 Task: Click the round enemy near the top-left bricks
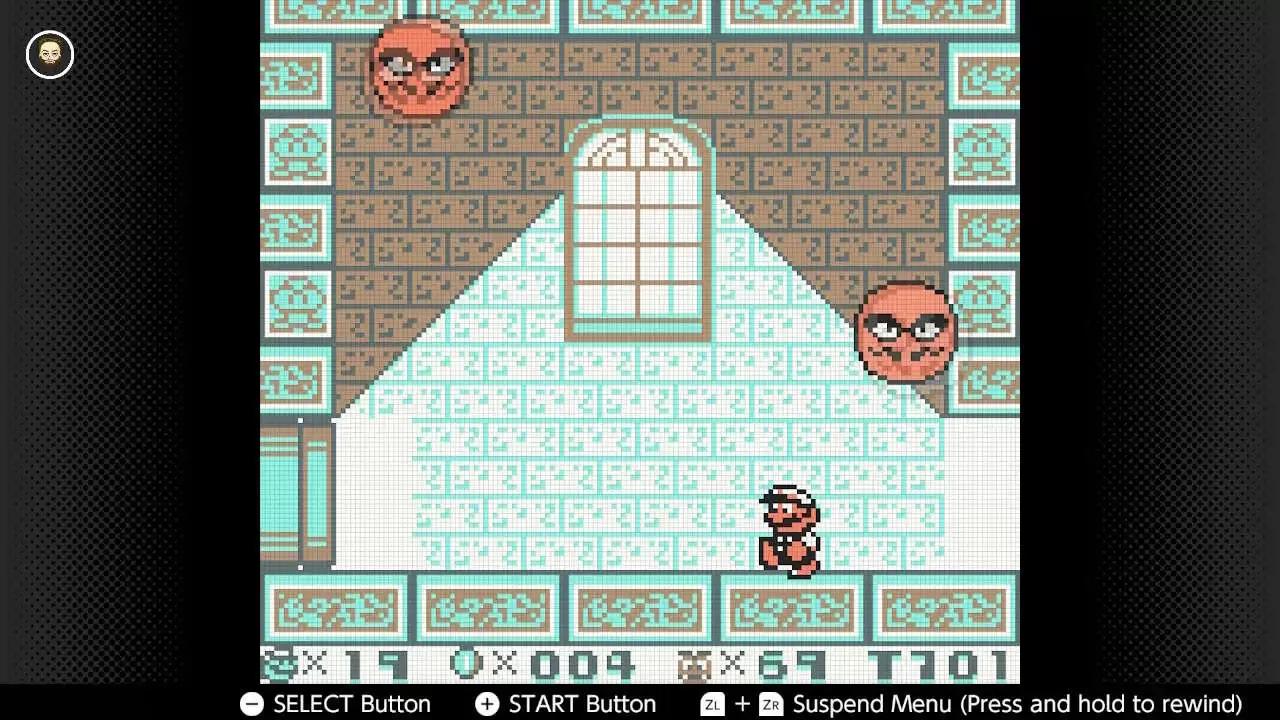click(418, 68)
